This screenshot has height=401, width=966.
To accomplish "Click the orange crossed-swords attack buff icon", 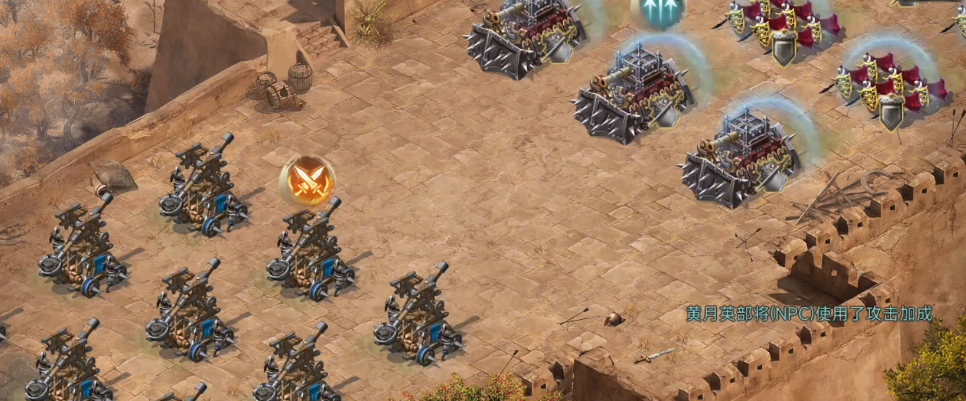I will pos(307,181).
